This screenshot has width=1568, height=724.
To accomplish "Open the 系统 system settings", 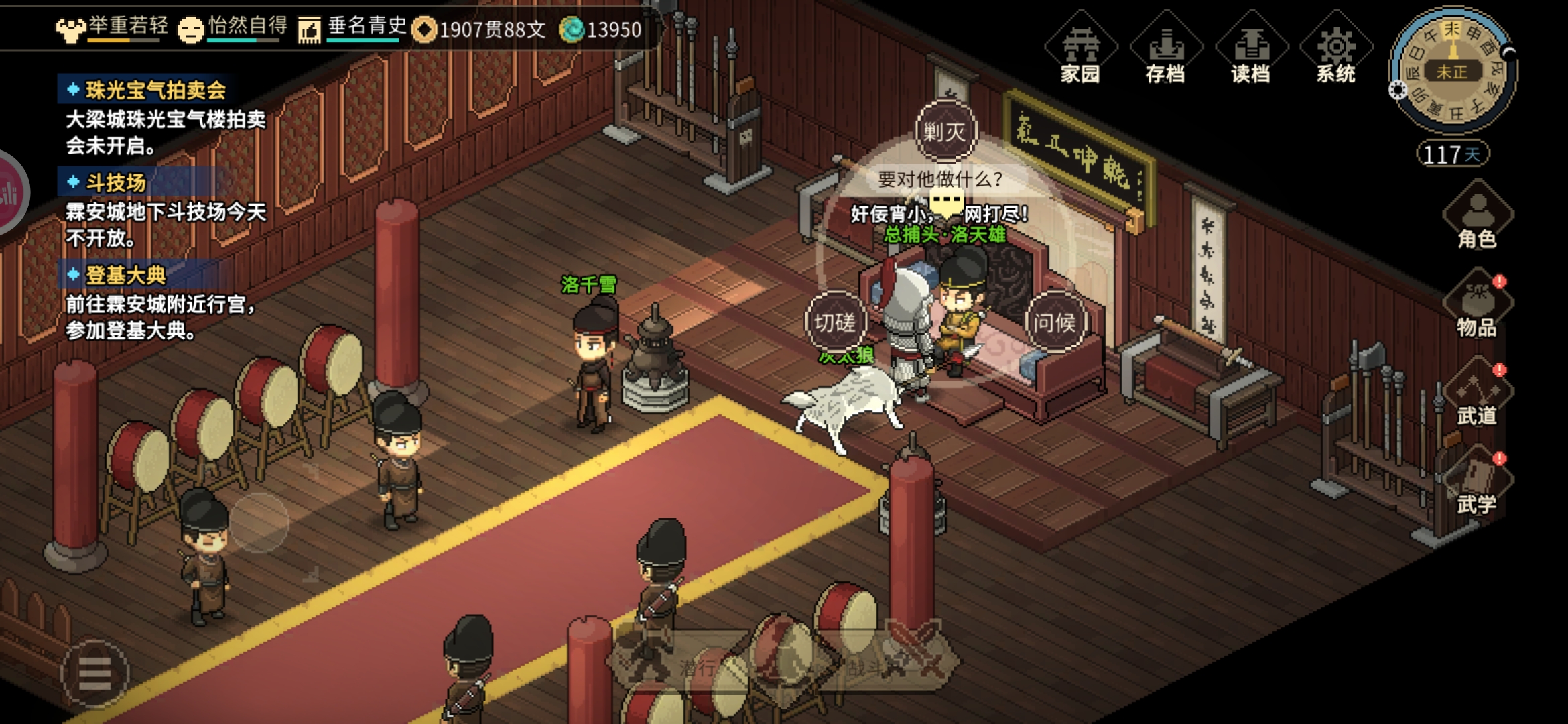I will (x=1336, y=50).
